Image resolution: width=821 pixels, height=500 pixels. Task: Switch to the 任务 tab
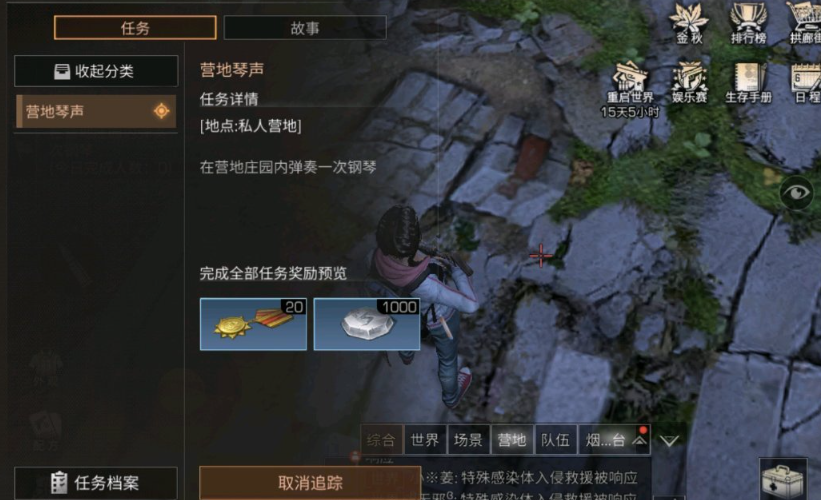135,28
